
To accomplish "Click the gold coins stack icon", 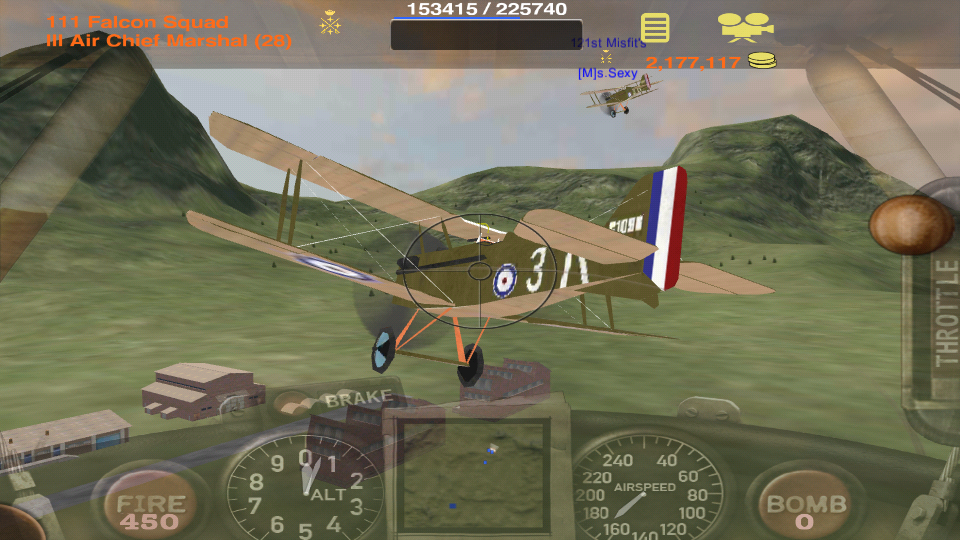I will point(762,62).
